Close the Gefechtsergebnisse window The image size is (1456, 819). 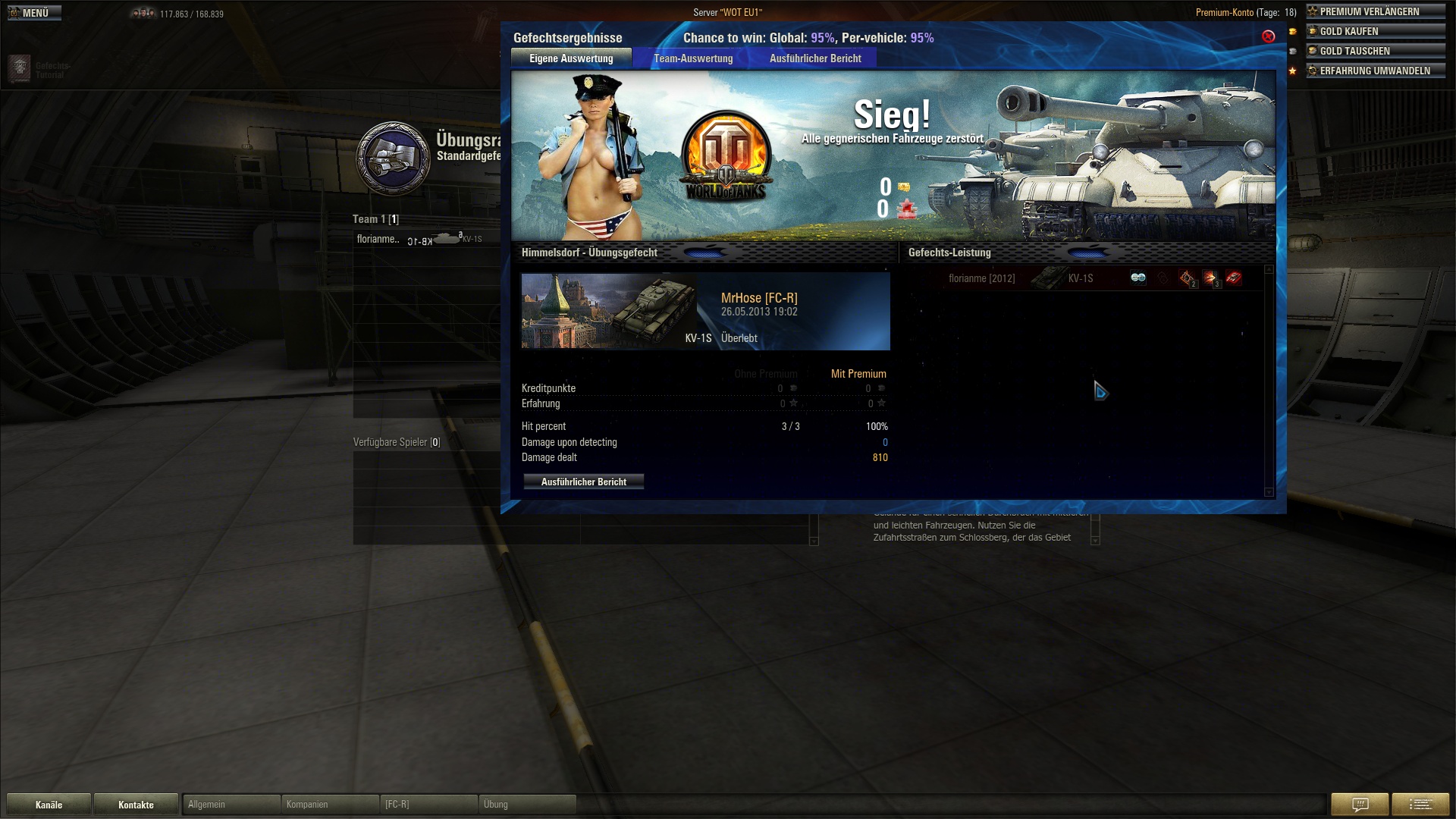(x=1268, y=36)
